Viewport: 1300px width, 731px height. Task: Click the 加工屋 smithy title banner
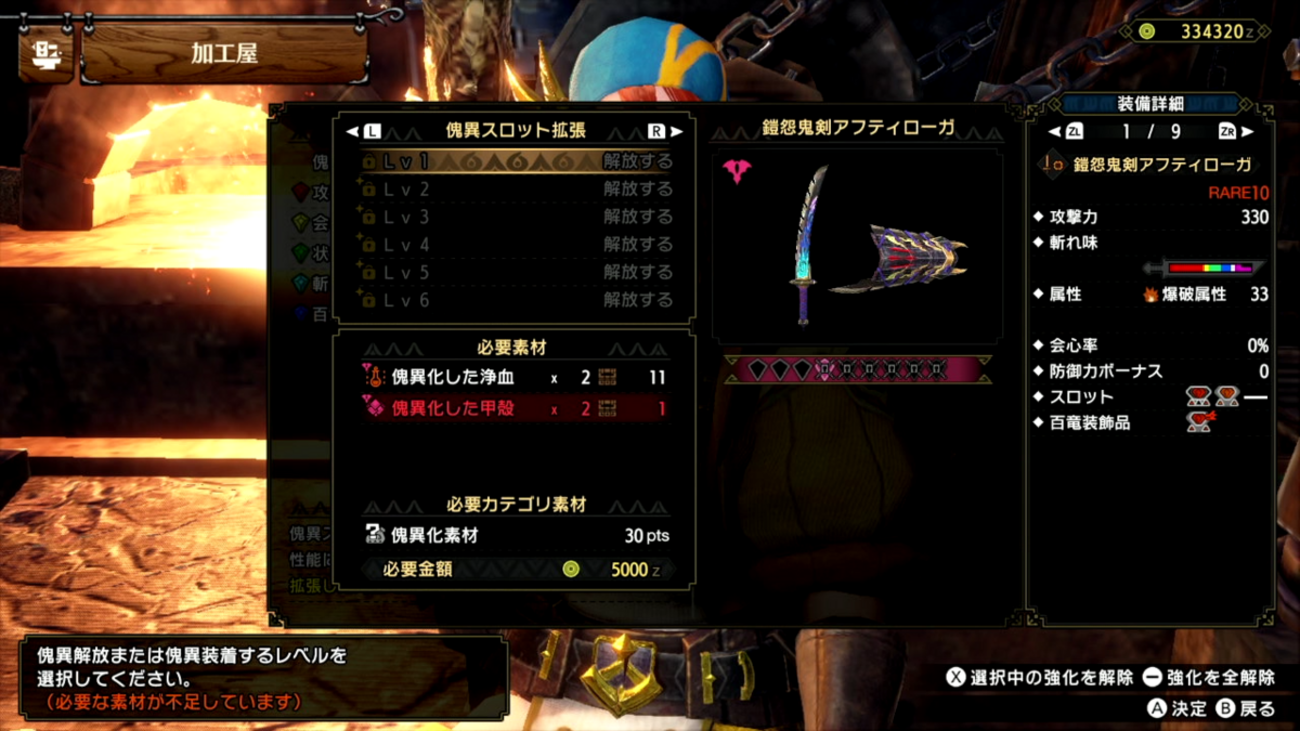coord(224,55)
